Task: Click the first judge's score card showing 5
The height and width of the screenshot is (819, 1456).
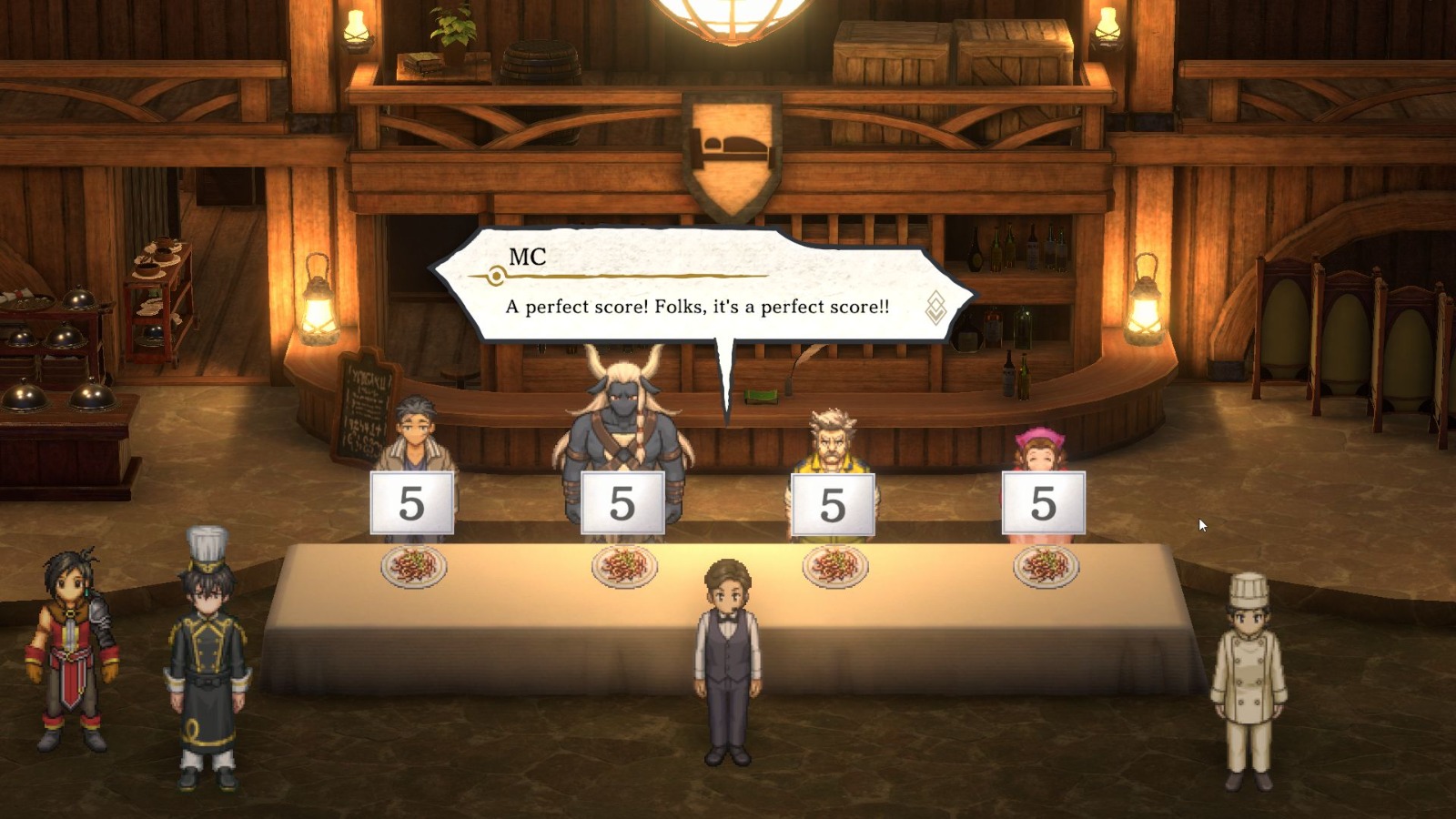Action: tap(414, 500)
